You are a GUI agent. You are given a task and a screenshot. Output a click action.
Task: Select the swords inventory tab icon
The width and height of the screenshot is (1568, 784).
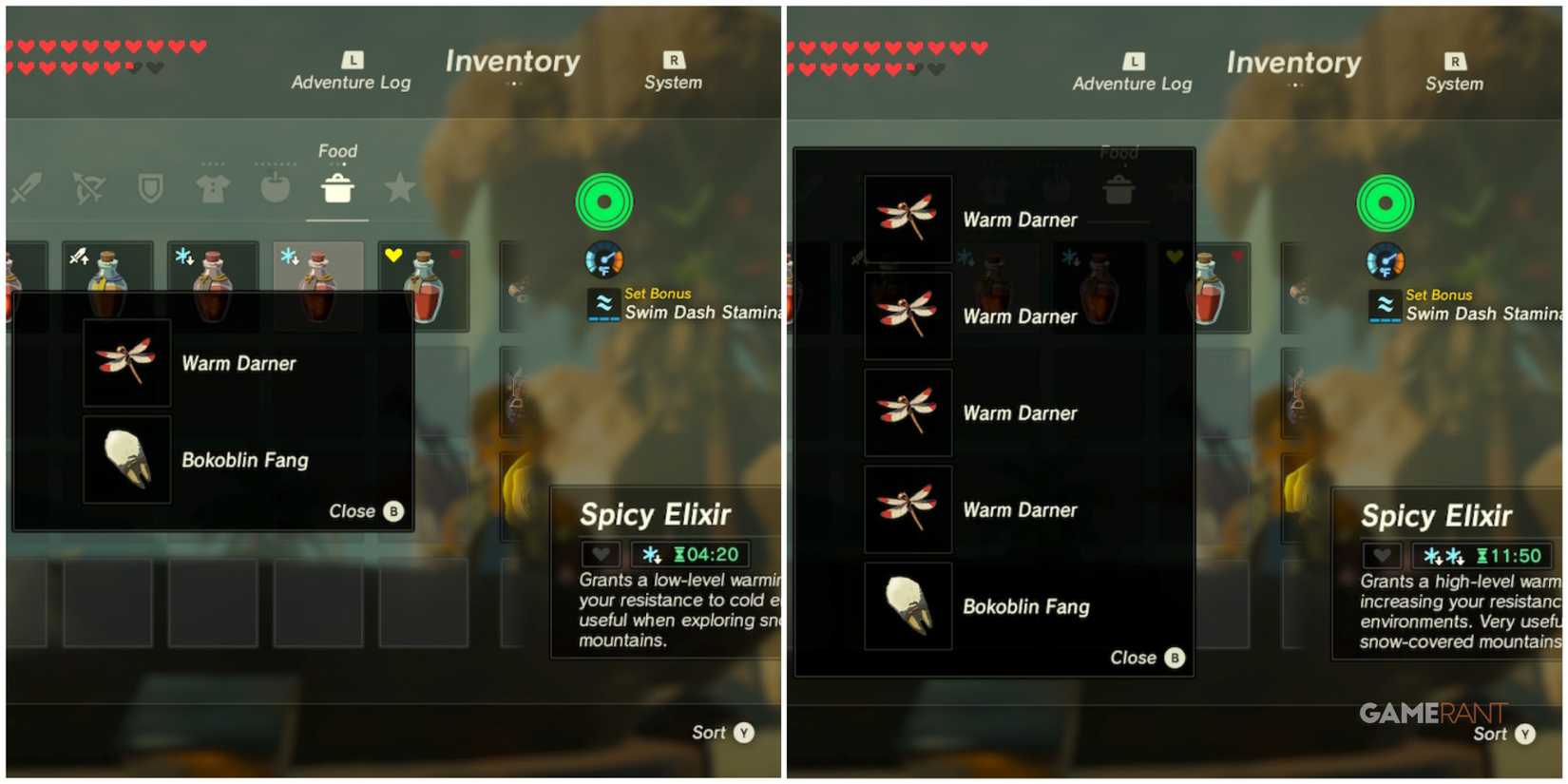point(27,188)
